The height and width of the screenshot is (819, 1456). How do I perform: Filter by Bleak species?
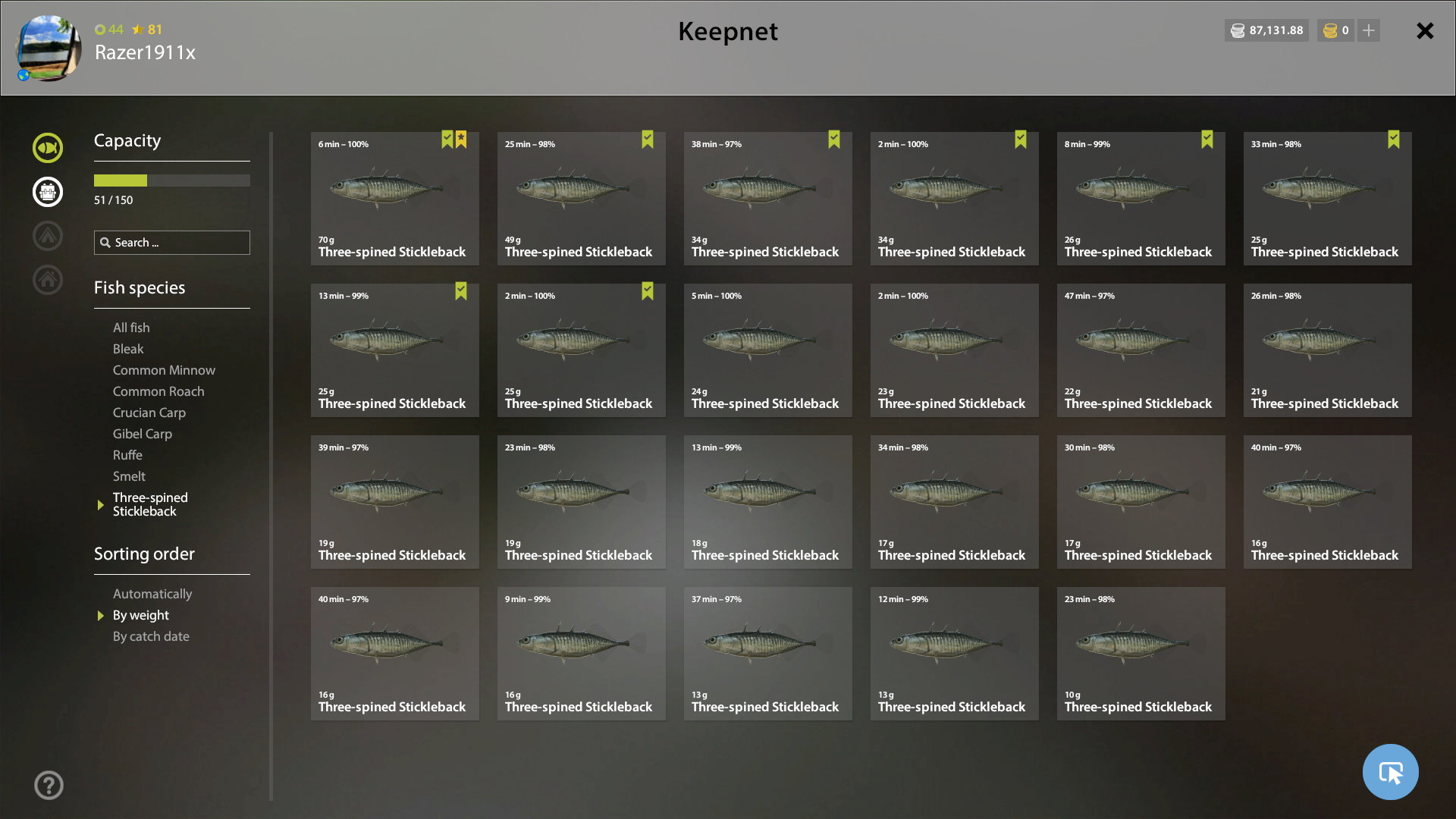[x=128, y=349]
